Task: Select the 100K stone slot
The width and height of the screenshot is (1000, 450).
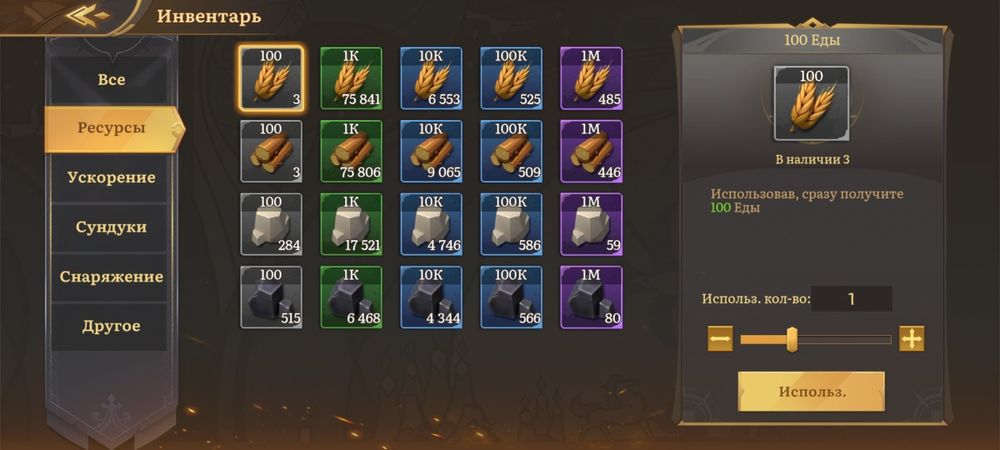Action: (511, 224)
